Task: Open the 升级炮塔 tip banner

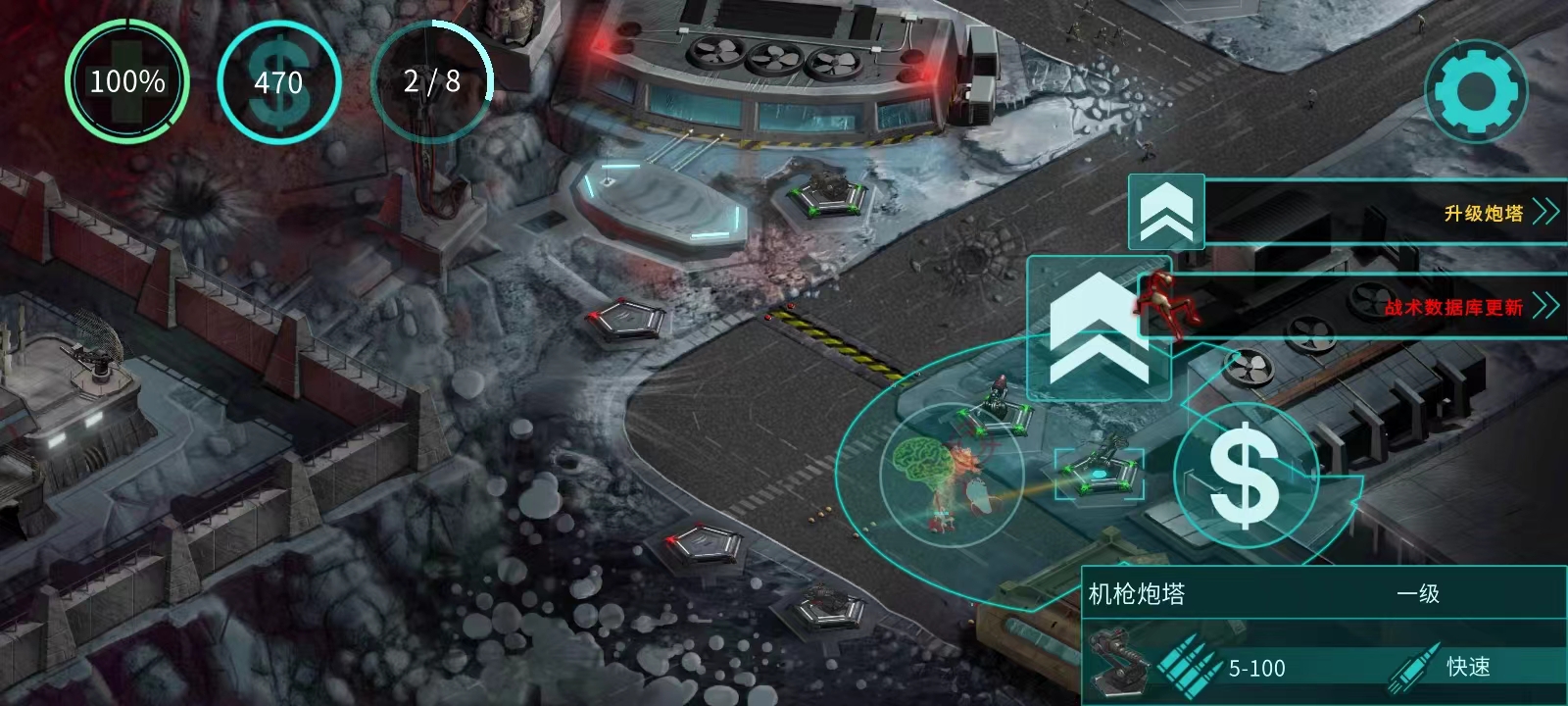Action: click(x=1372, y=212)
